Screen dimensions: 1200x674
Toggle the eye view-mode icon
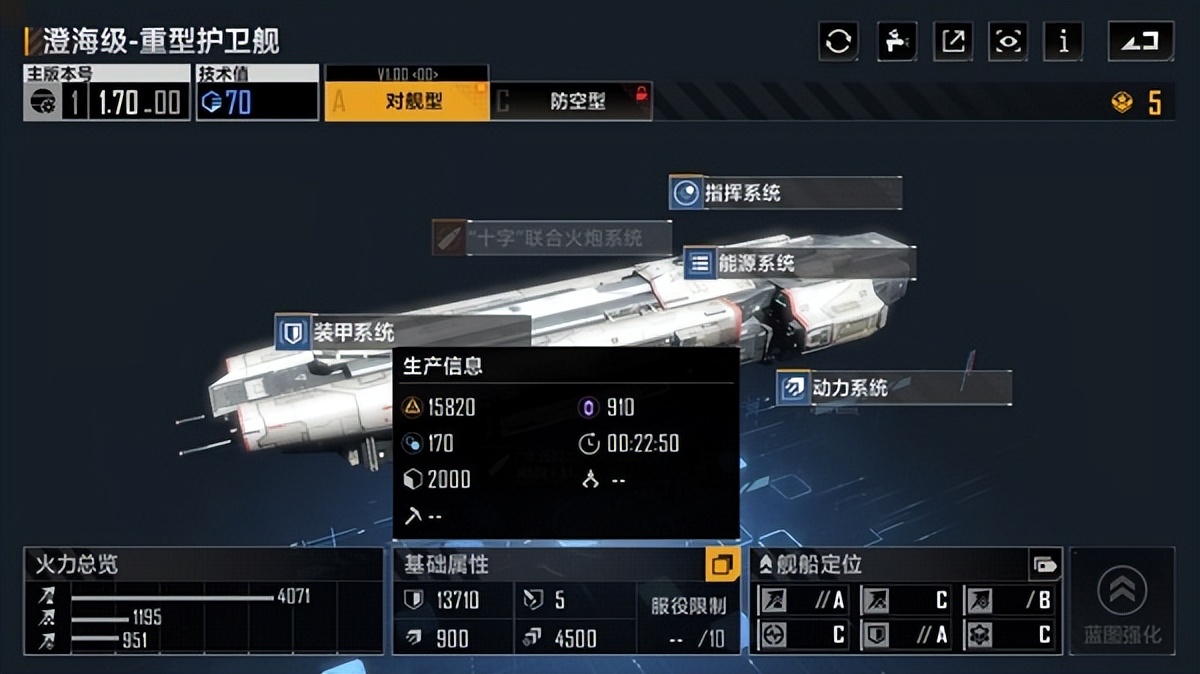1008,41
